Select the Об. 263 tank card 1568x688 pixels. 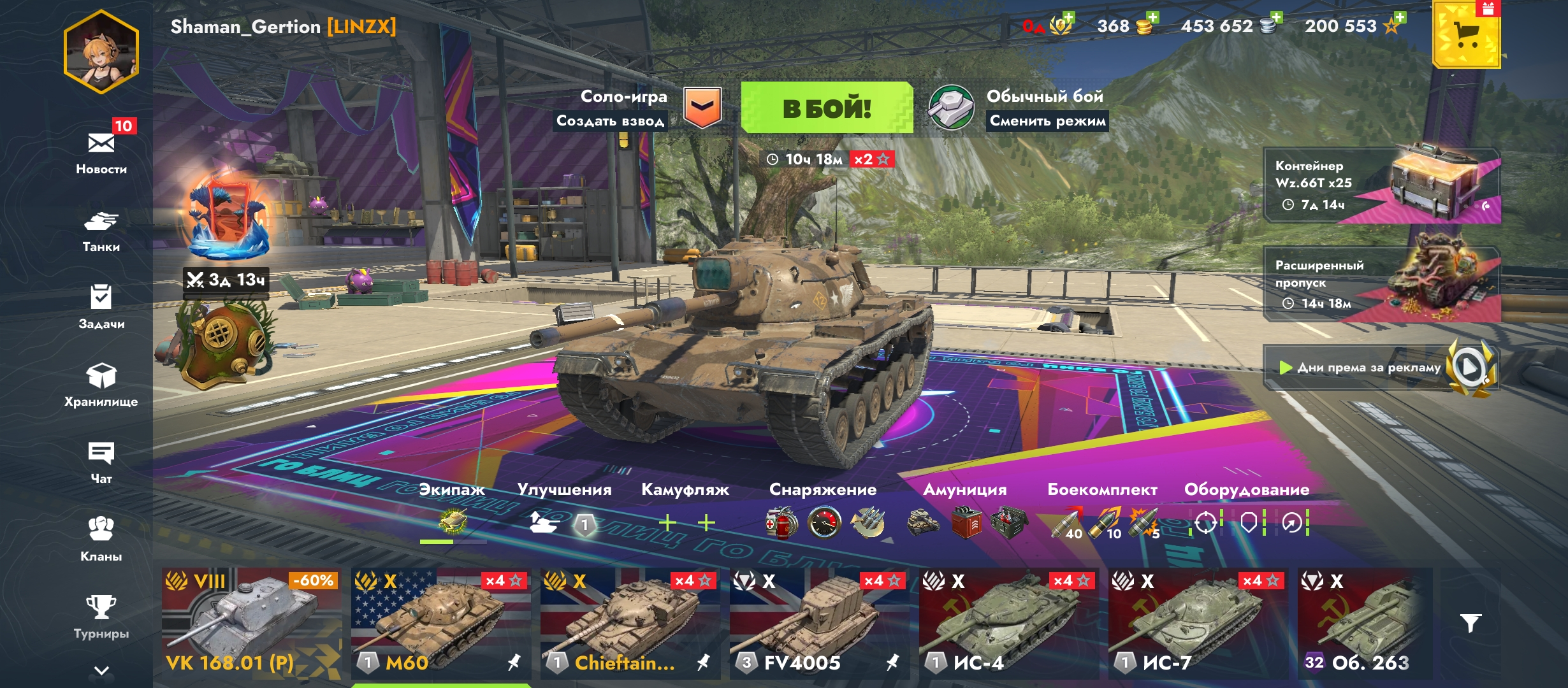click(x=1364, y=623)
